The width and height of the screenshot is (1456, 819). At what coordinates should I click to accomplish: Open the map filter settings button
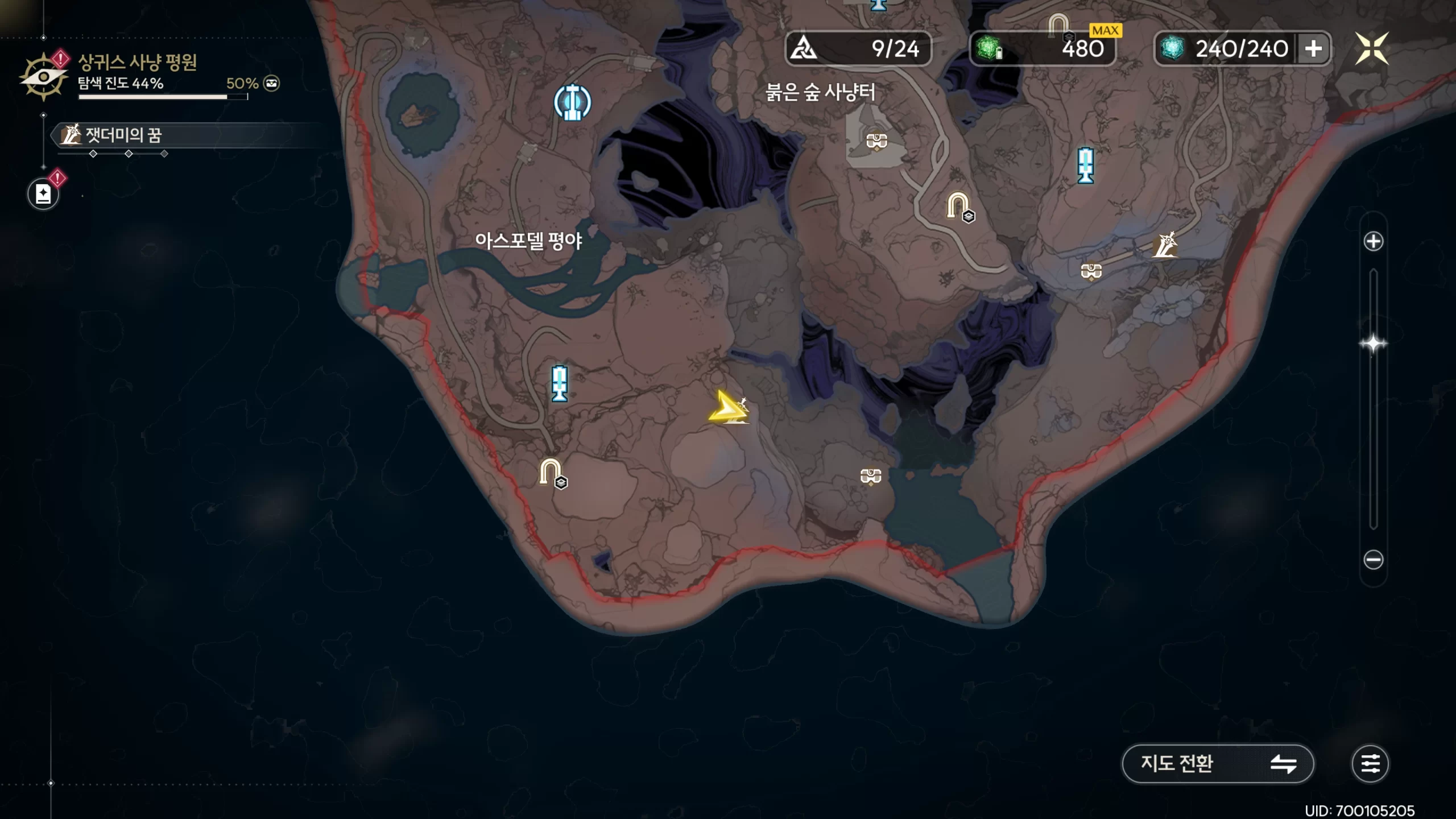click(1370, 763)
